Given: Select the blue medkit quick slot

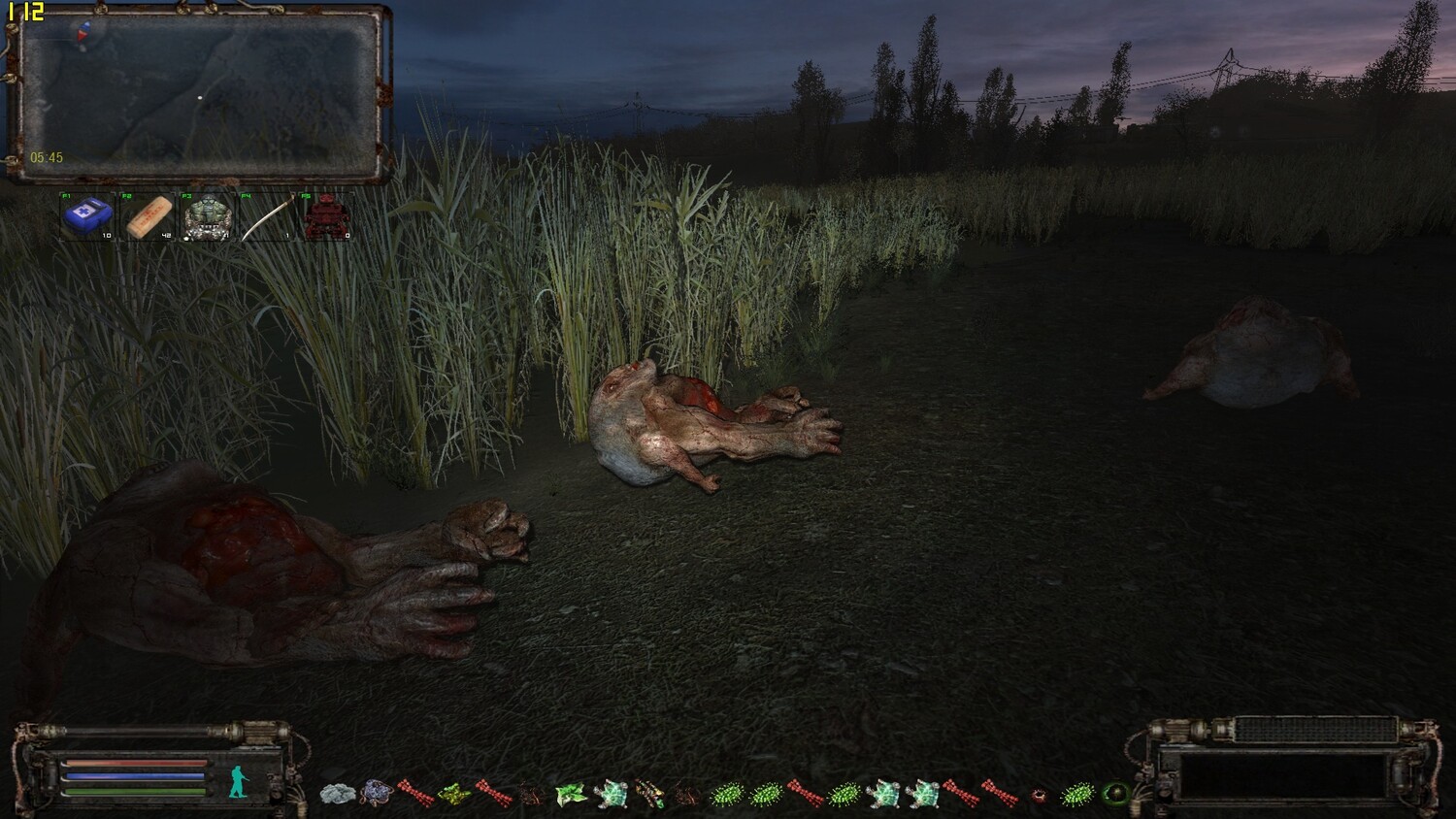Looking at the screenshot, I should tap(86, 216).
